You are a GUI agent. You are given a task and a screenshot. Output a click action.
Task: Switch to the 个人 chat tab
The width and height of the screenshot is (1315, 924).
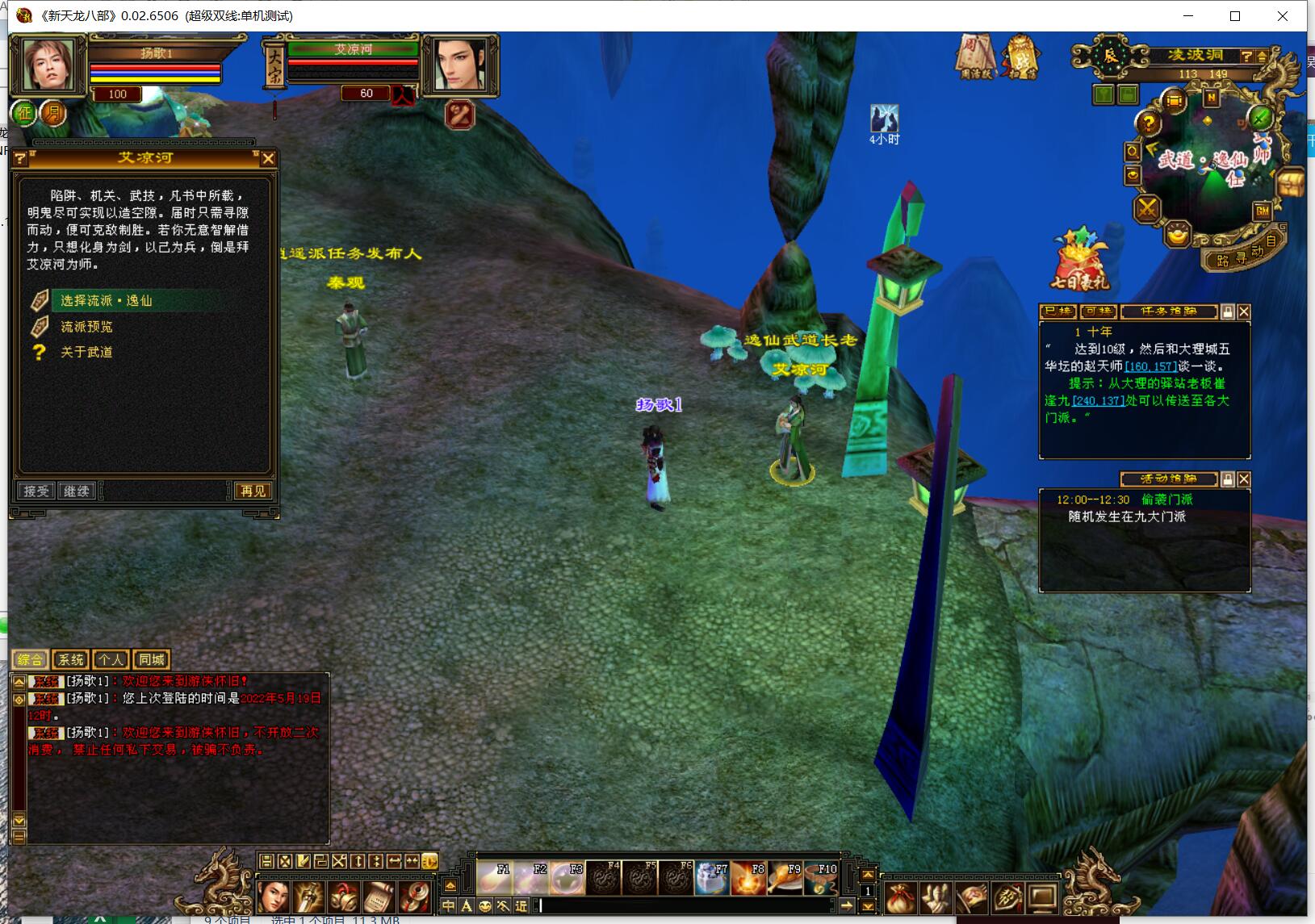[111, 660]
